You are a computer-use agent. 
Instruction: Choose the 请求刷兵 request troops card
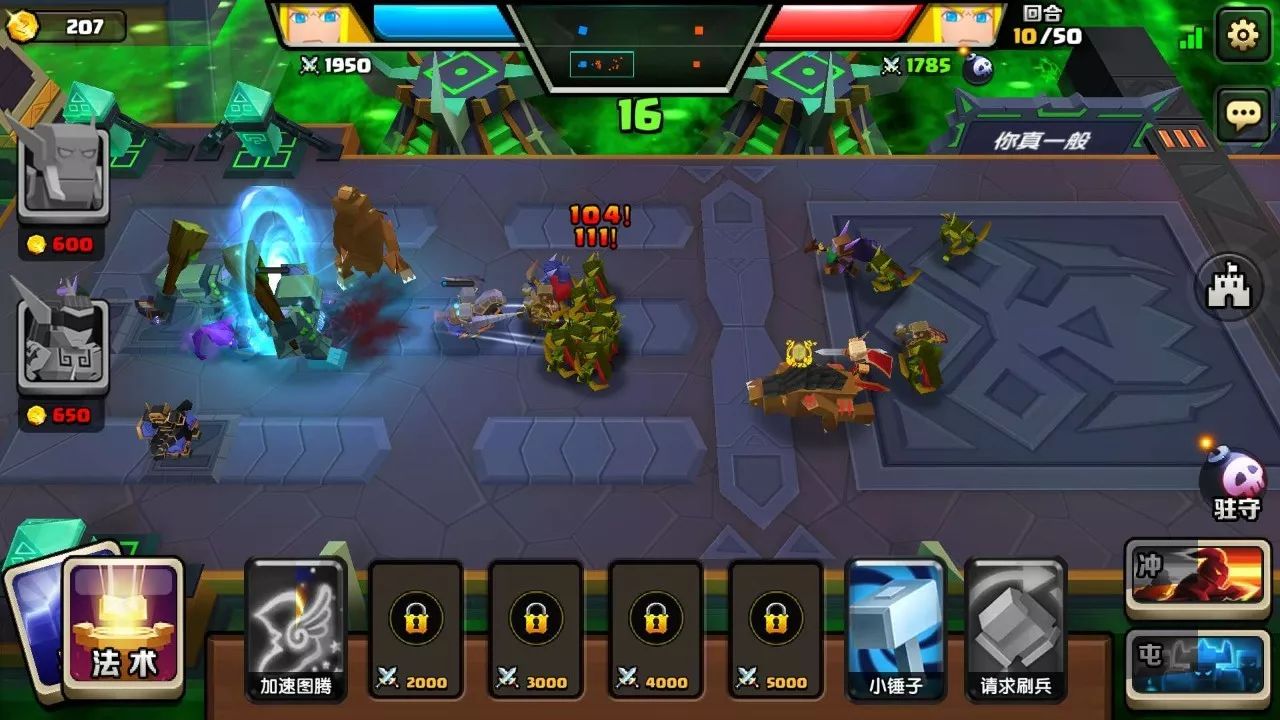pos(1015,628)
